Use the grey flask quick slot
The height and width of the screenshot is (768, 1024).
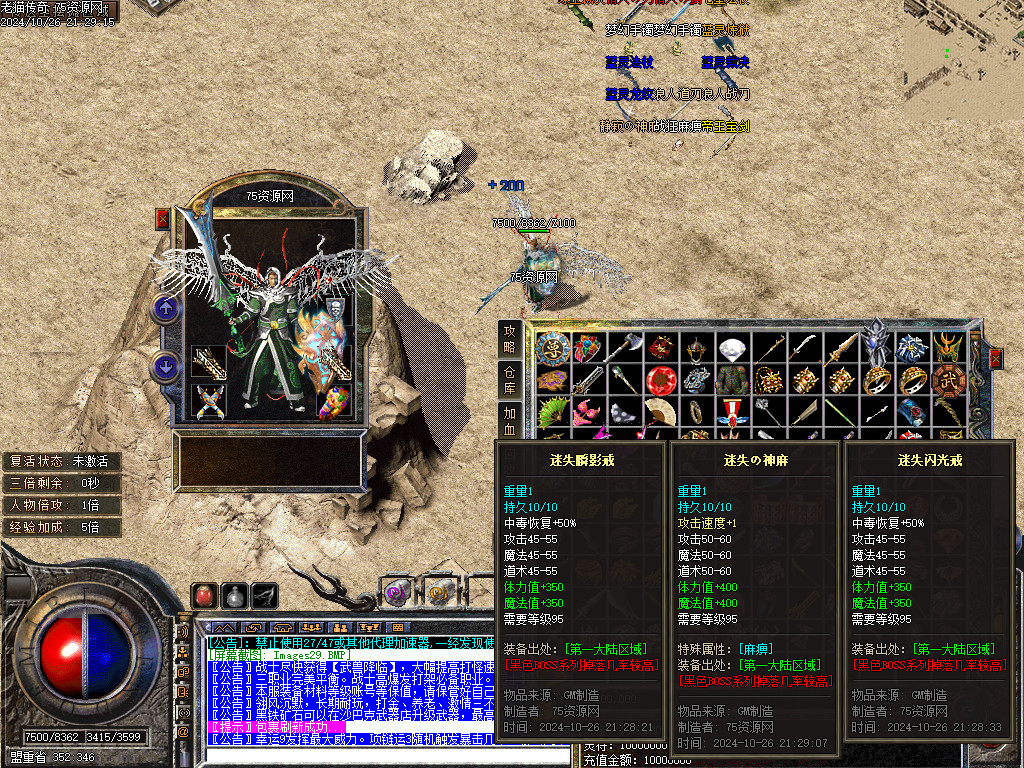pos(234,595)
